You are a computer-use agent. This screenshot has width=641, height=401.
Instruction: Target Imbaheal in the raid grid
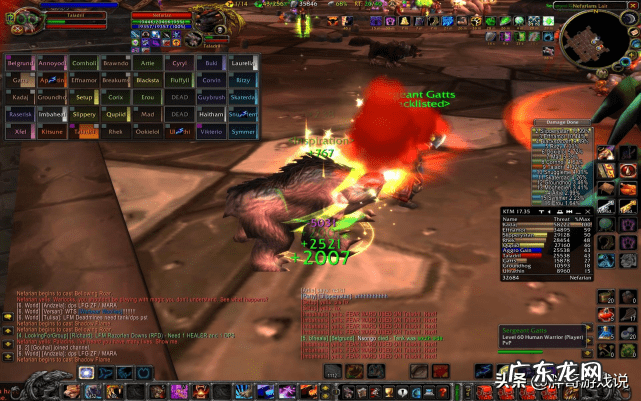(52, 114)
